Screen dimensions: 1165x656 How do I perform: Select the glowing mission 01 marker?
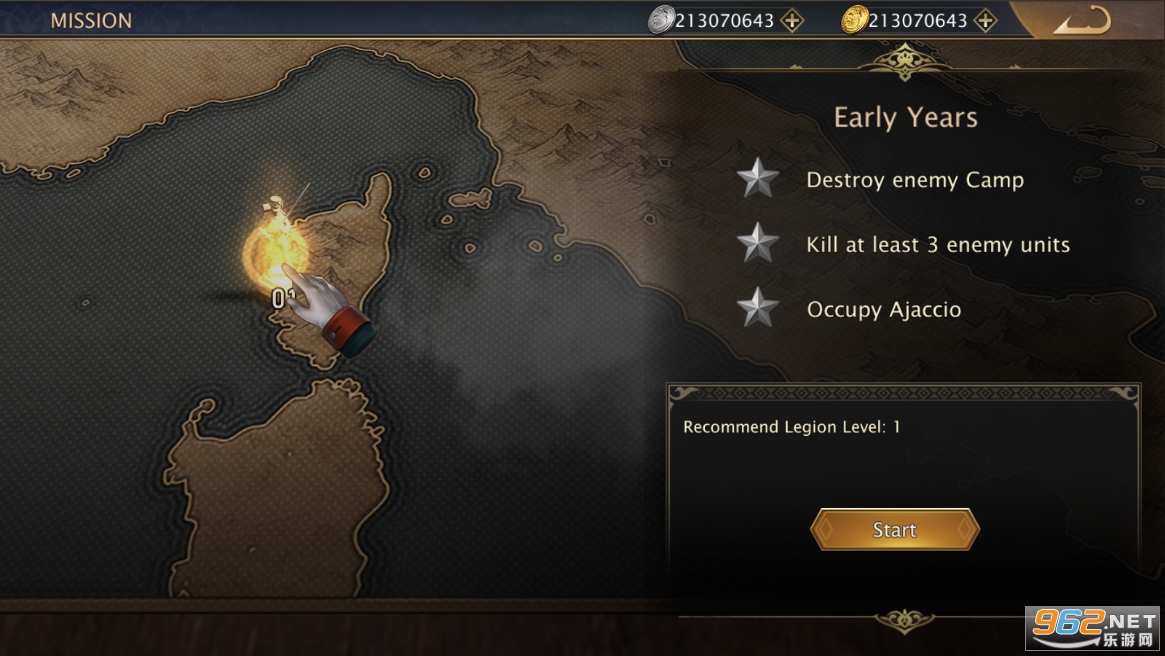[273, 250]
